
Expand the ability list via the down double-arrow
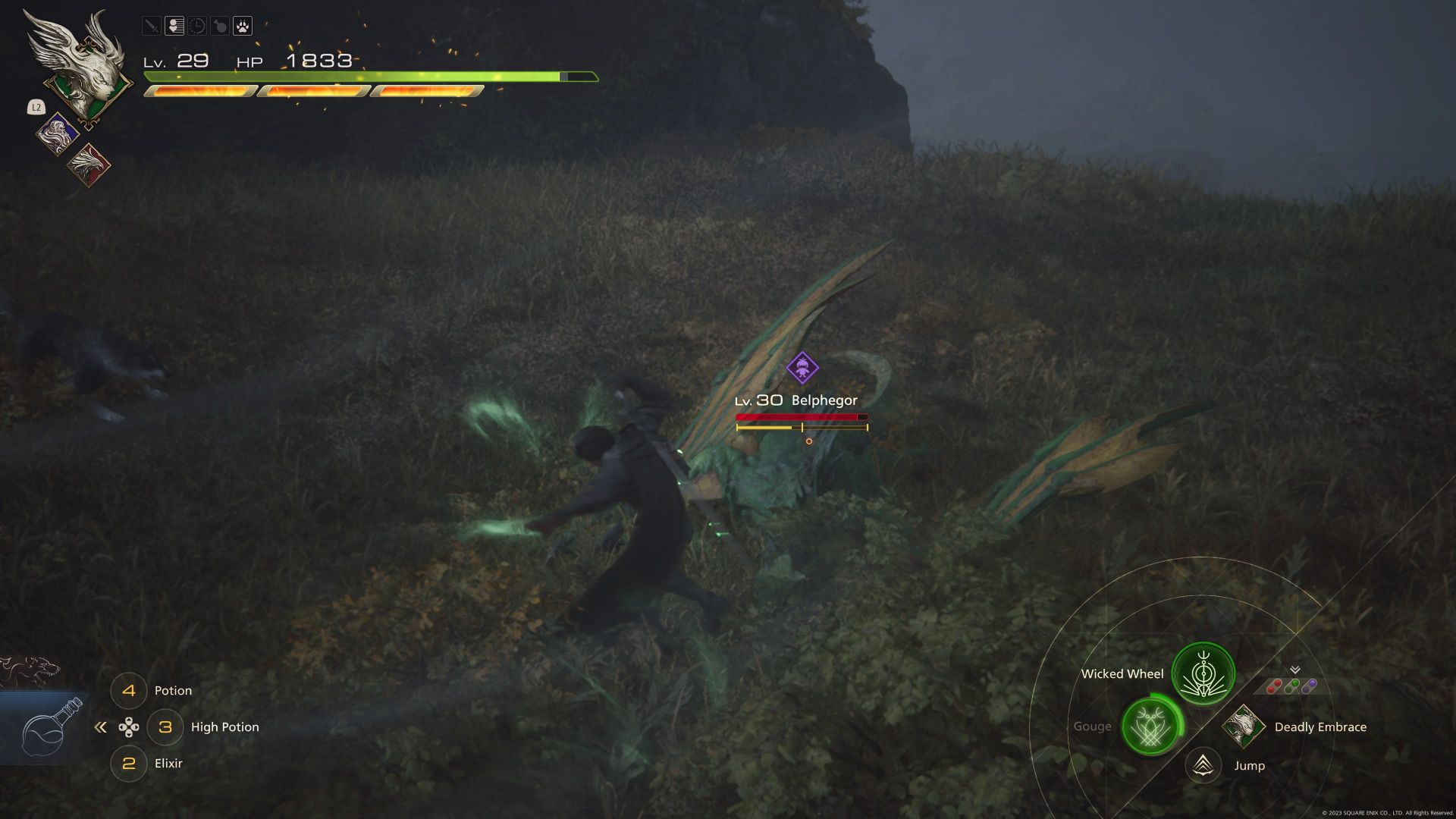pyautogui.click(x=1295, y=670)
